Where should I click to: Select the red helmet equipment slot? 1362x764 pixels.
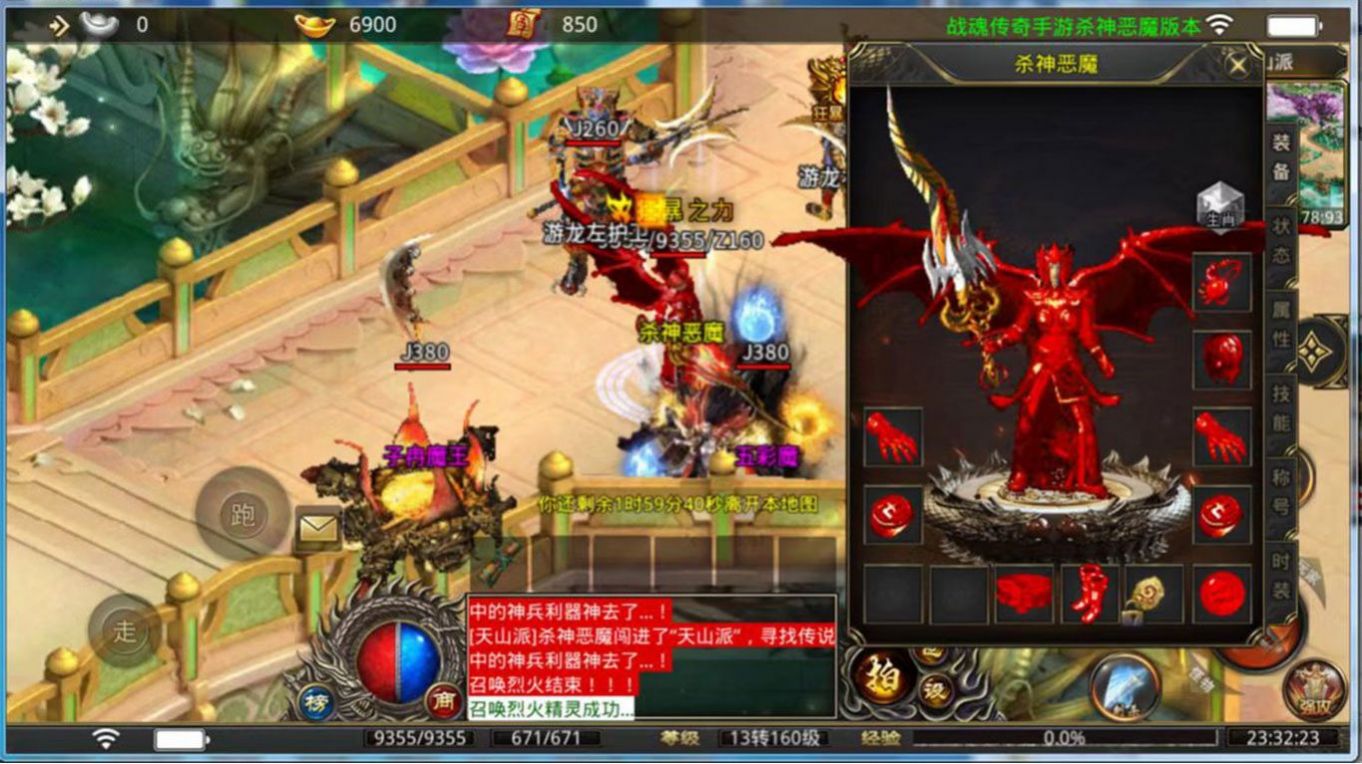tap(1221, 360)
